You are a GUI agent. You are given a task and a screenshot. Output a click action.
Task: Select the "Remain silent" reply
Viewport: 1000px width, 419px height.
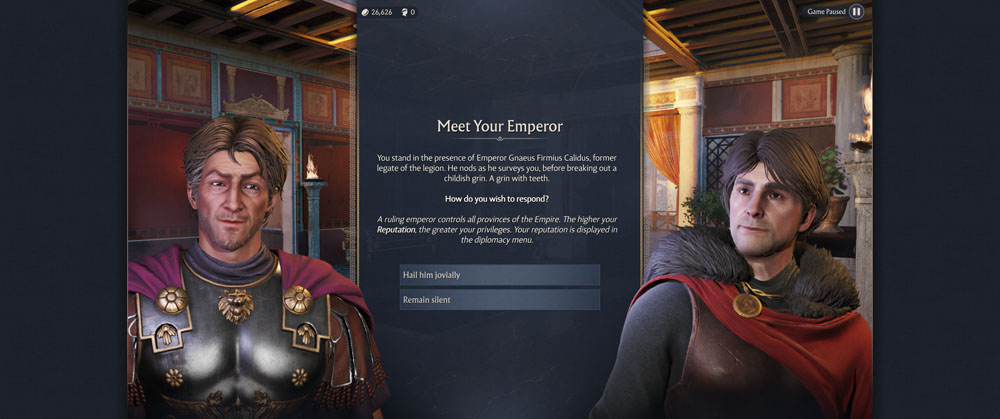[x=499, y=300]
